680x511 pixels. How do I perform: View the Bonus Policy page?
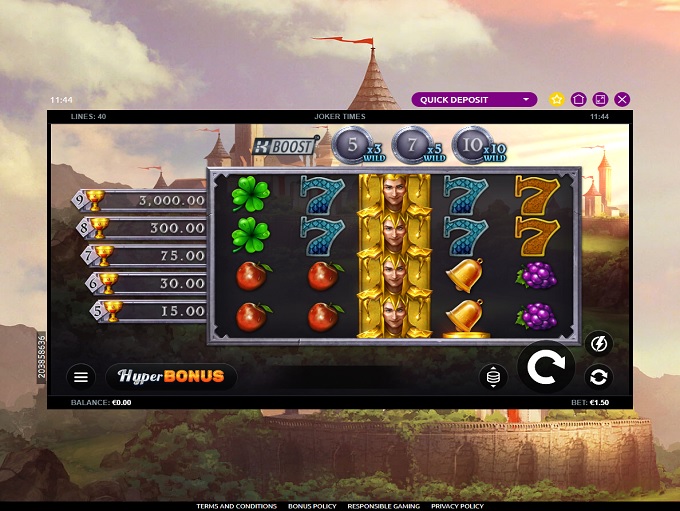point(313,506)
